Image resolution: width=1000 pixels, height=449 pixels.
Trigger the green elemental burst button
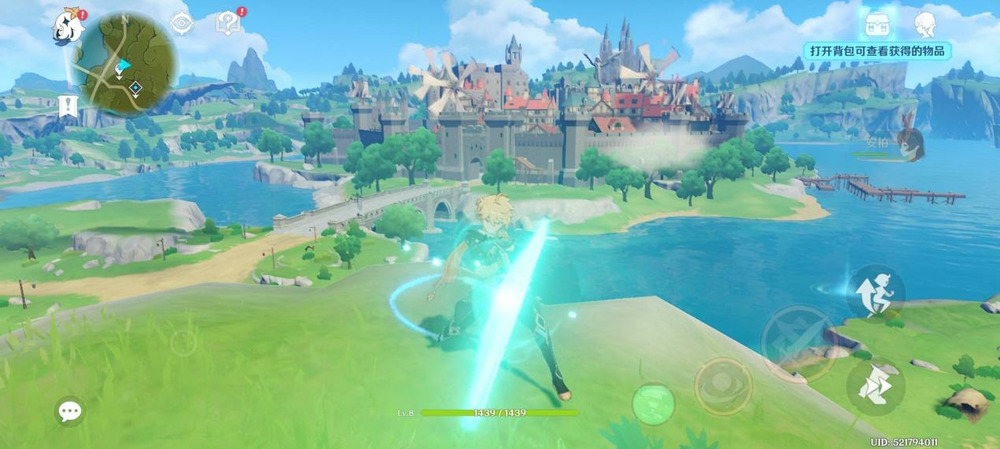[x=653, y=404]
